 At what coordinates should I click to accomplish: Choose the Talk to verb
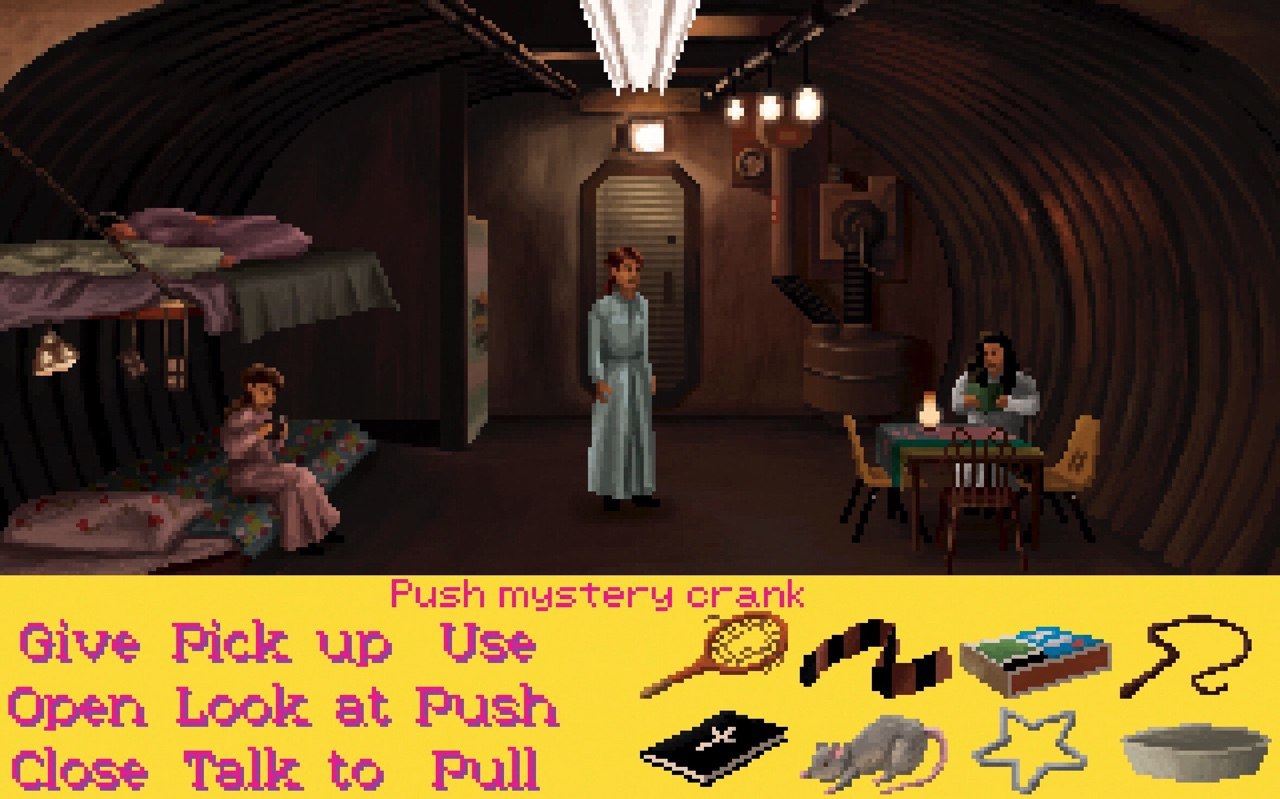284,770
